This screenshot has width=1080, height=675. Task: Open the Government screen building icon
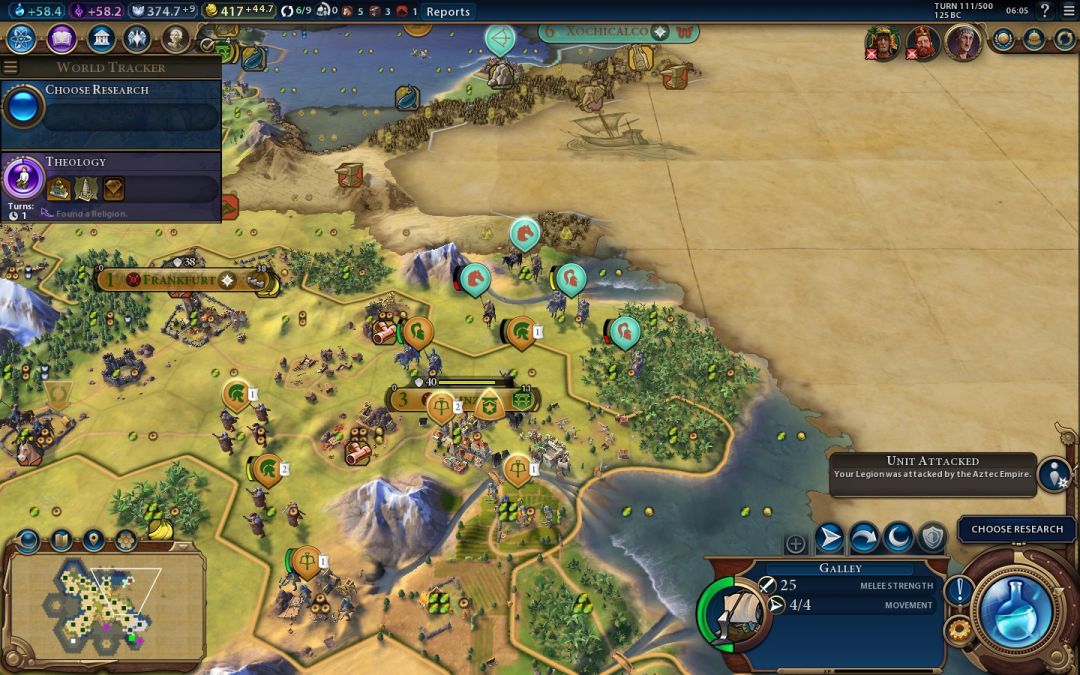click(x=100, y=39)
